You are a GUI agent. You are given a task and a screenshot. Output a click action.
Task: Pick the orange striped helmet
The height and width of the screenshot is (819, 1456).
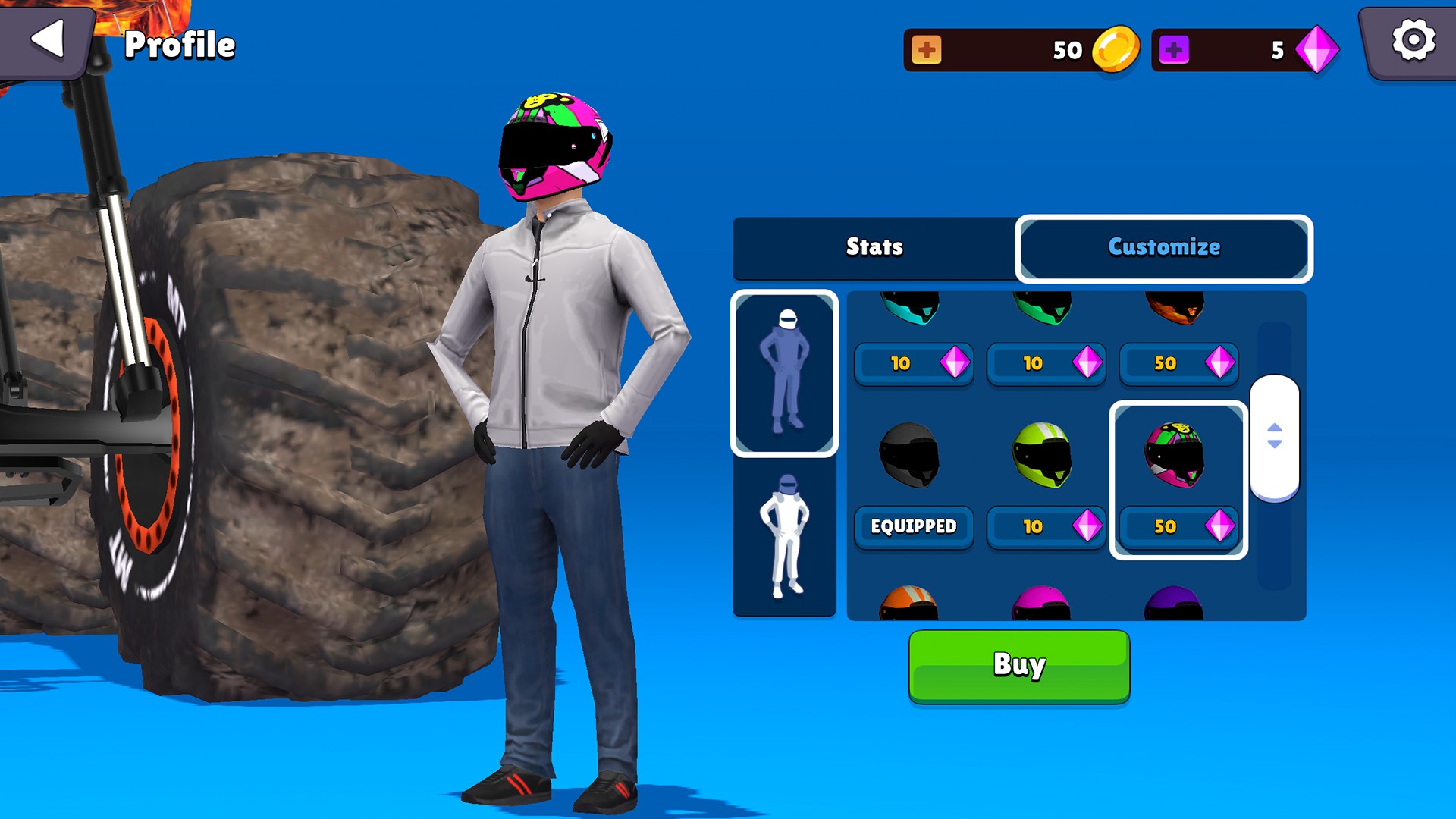tap(908, 604)
